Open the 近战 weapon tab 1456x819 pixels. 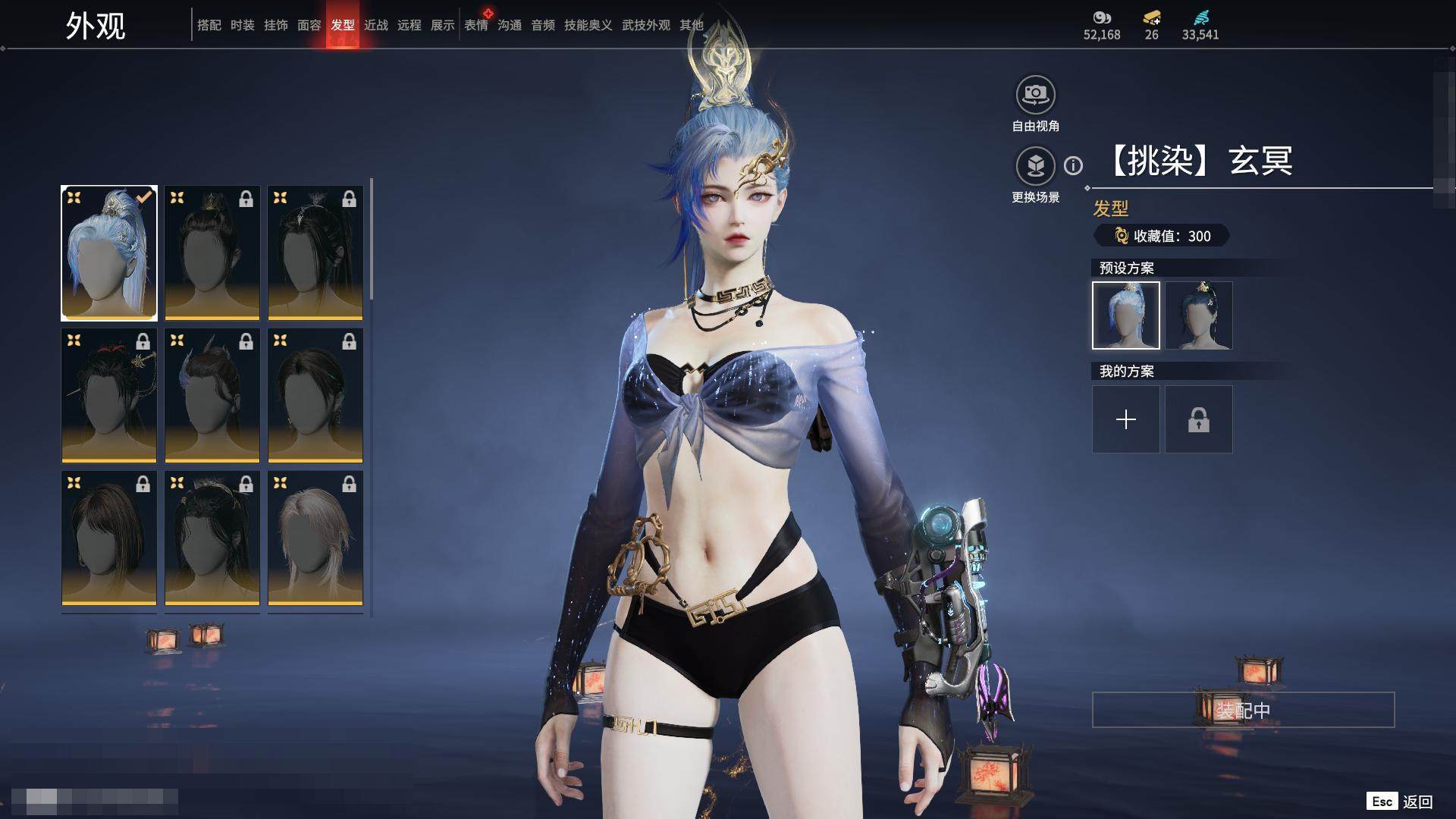(x=376, y=25)
